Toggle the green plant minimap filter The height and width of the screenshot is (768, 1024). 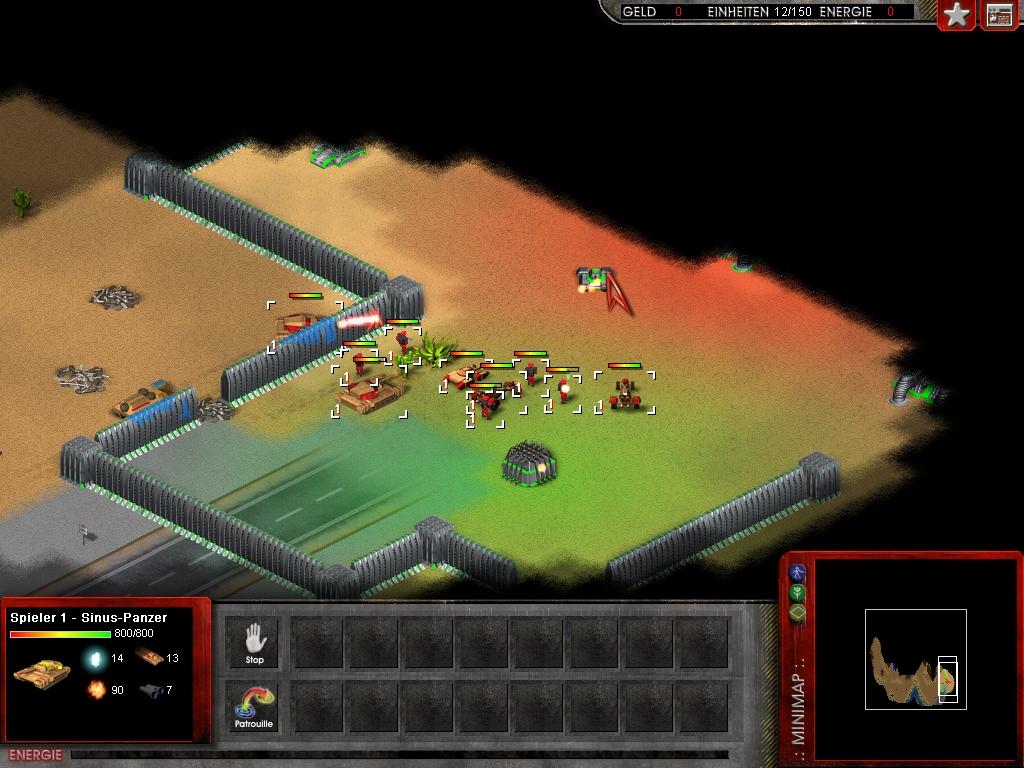[797, 593]
